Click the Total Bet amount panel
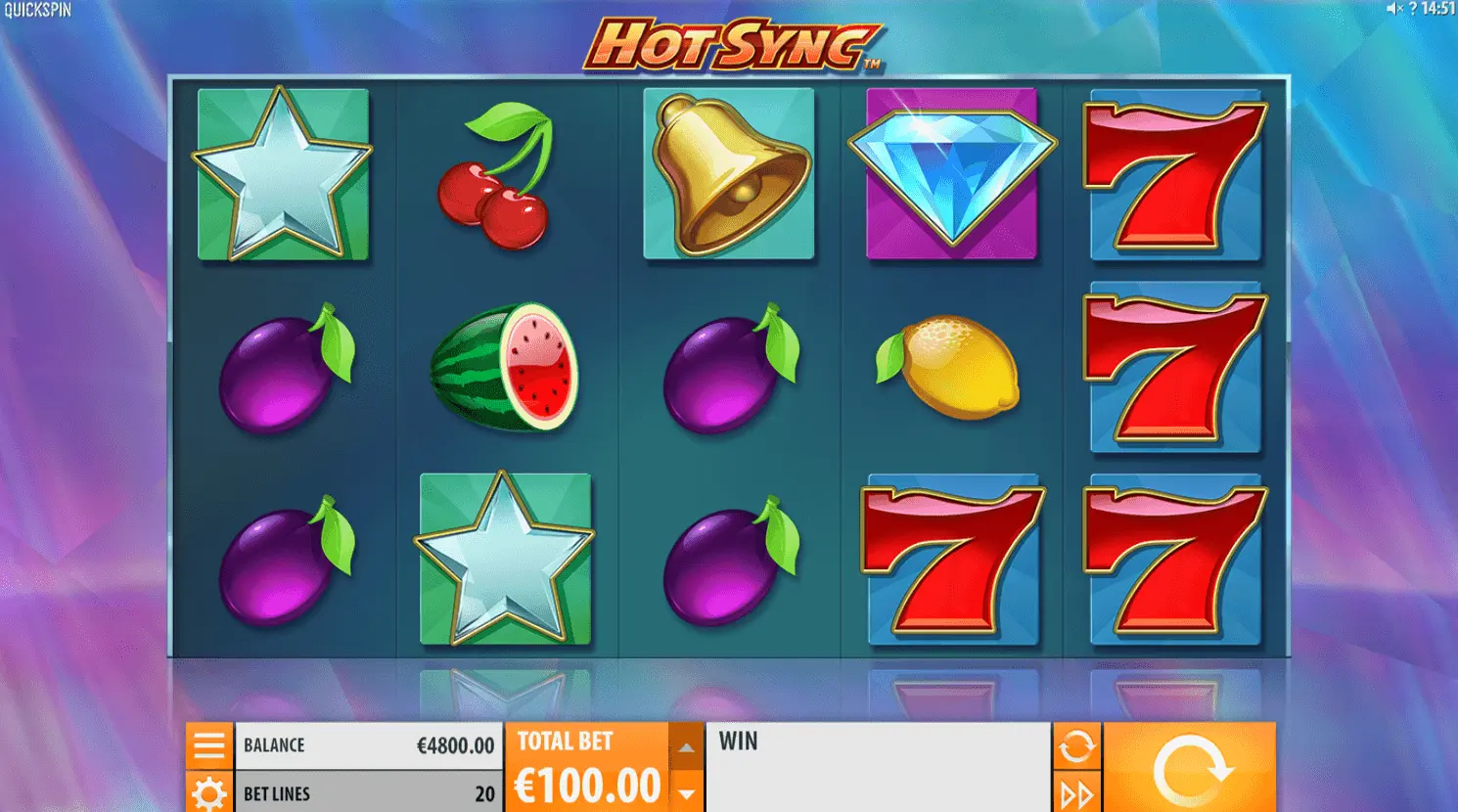 point(587,768)
